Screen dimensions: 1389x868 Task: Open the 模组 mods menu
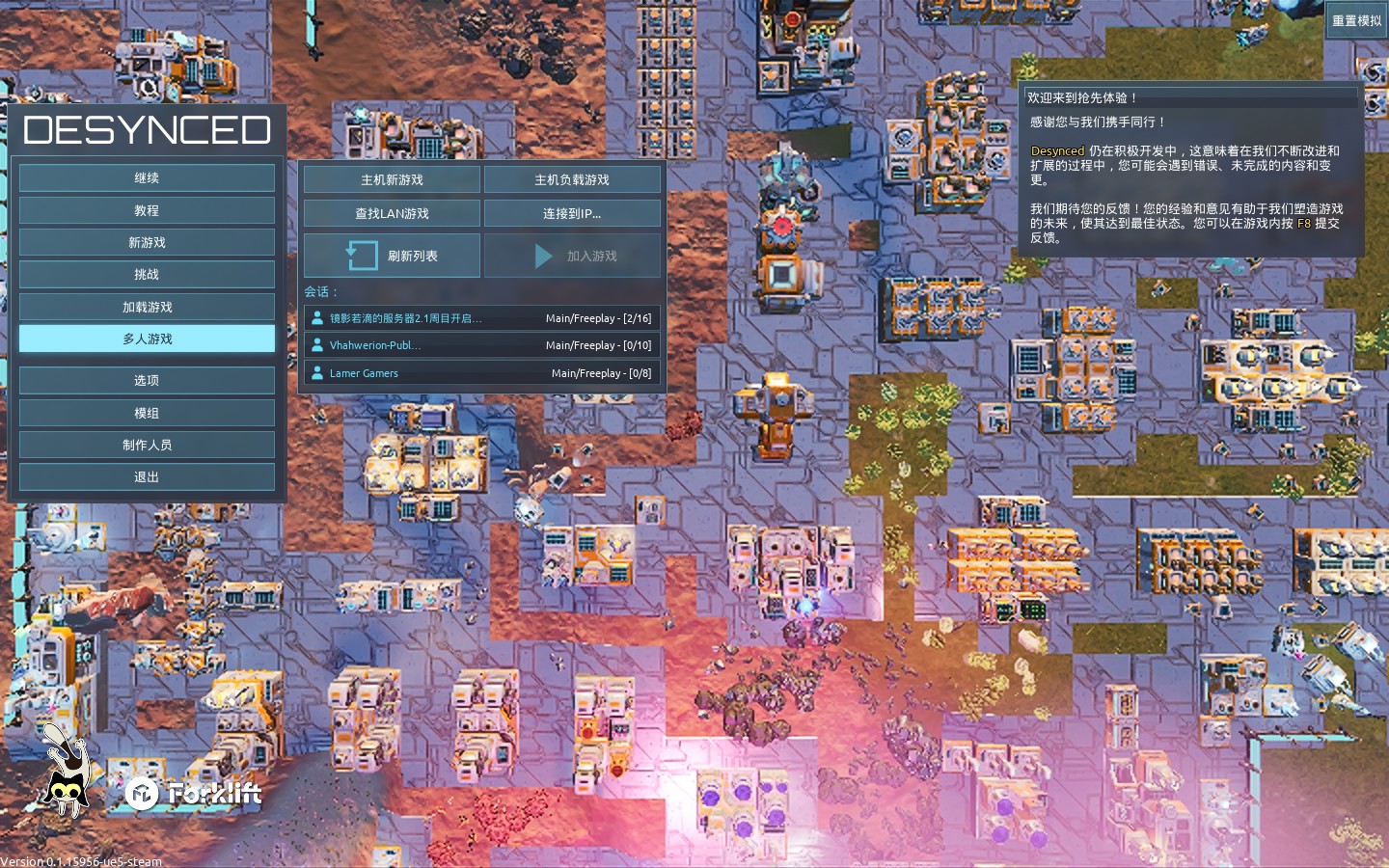click(147, 413)
